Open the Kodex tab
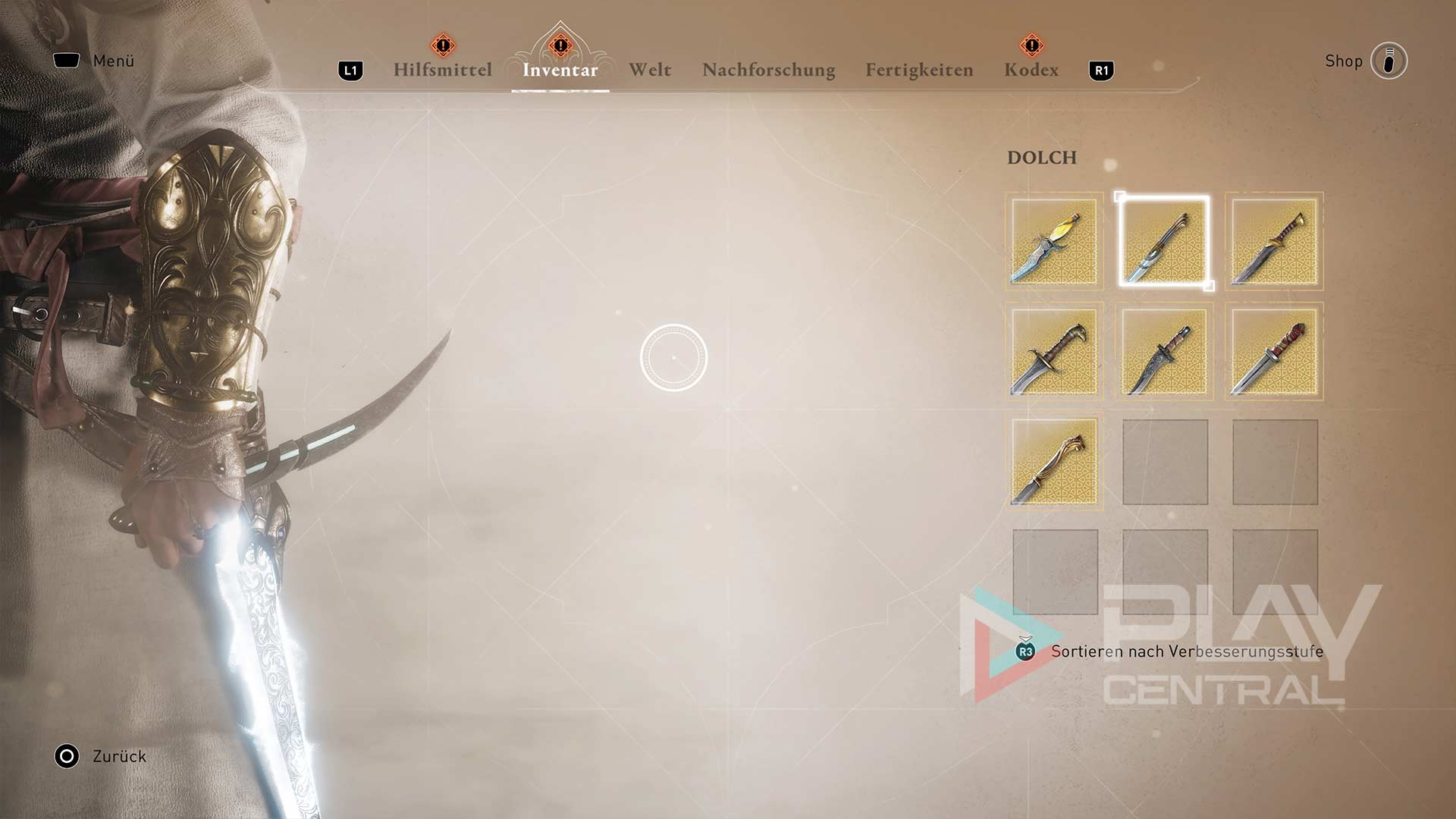This screenshot has height=819, width=1456. click(1031, 70)
